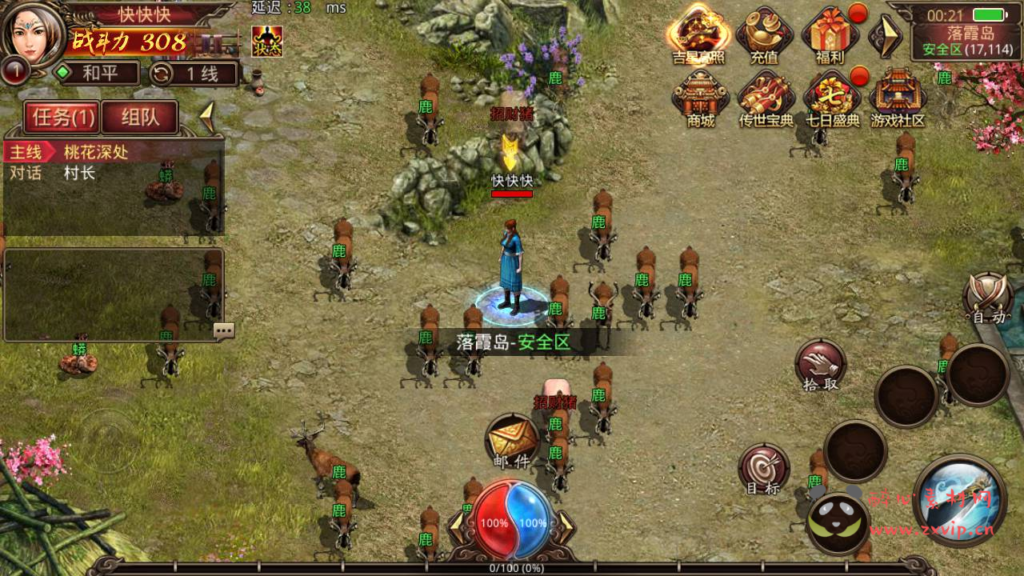
Task: Open the 福利 gift box rewards
Action: [x=830, y=35]
